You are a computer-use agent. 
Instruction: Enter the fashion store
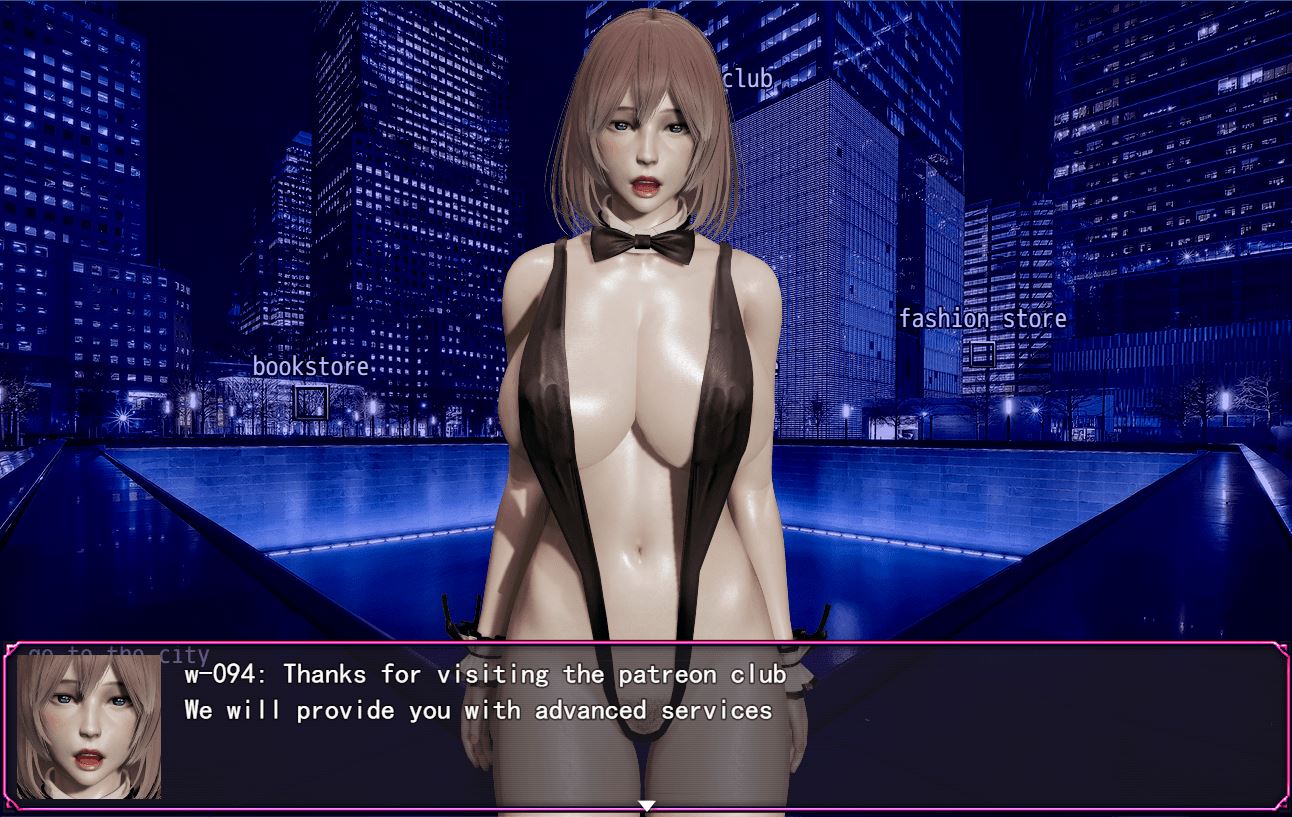[982, 319]
